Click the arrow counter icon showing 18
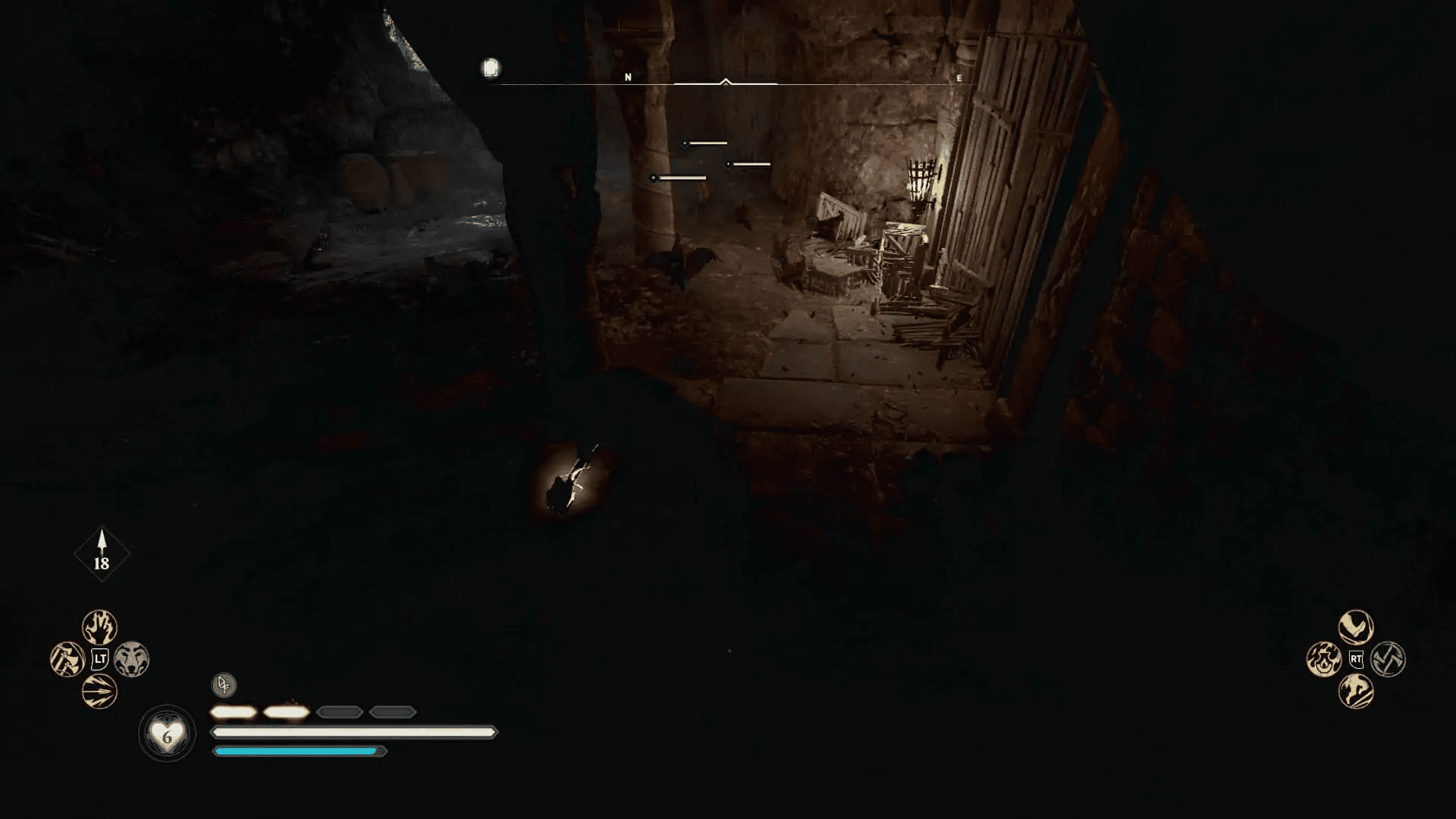Screen dimensions: 1456x819 pyautogui.click(x=102, y=554)
